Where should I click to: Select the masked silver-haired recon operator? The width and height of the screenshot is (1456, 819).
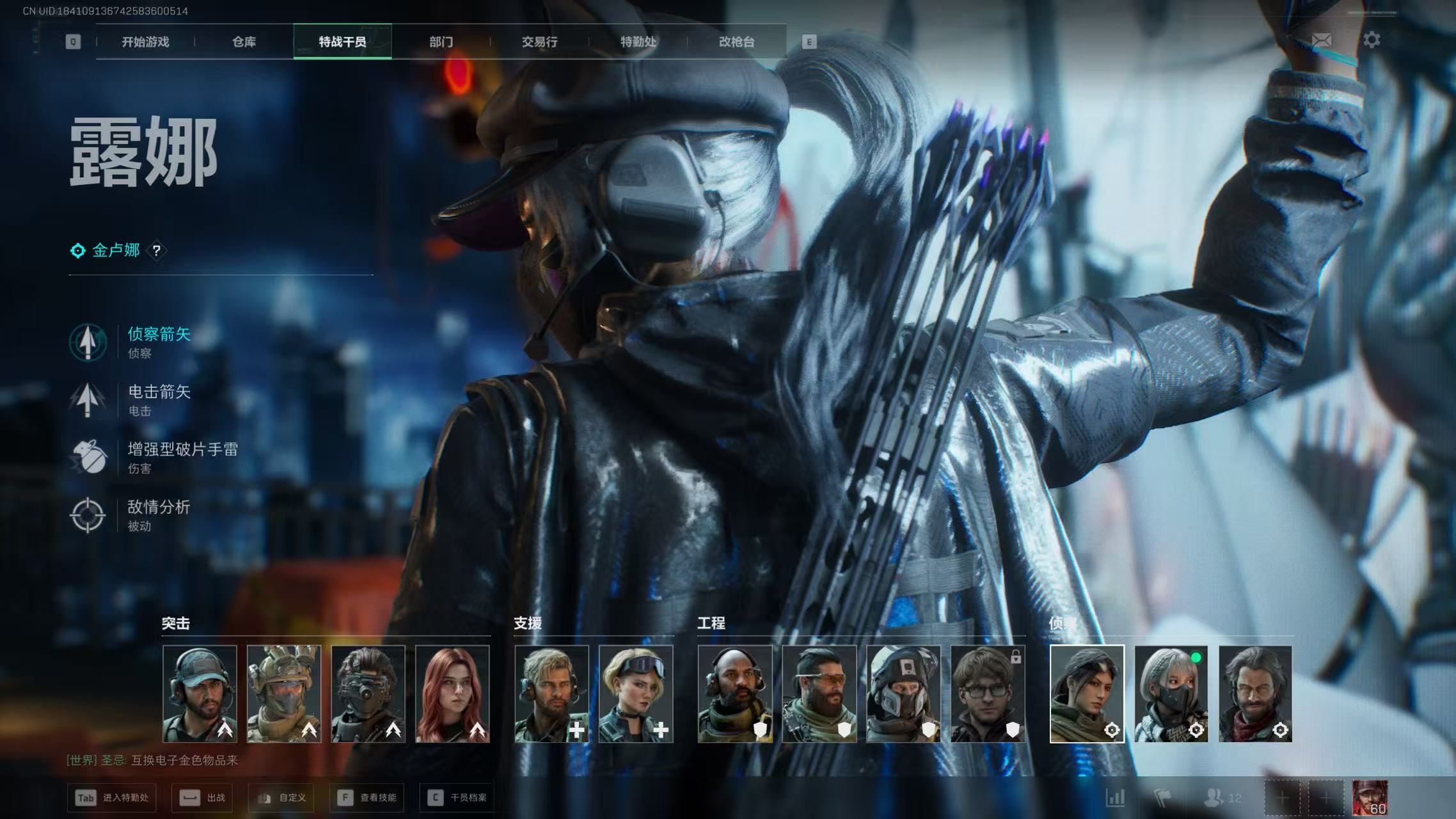click(1171, 694)
